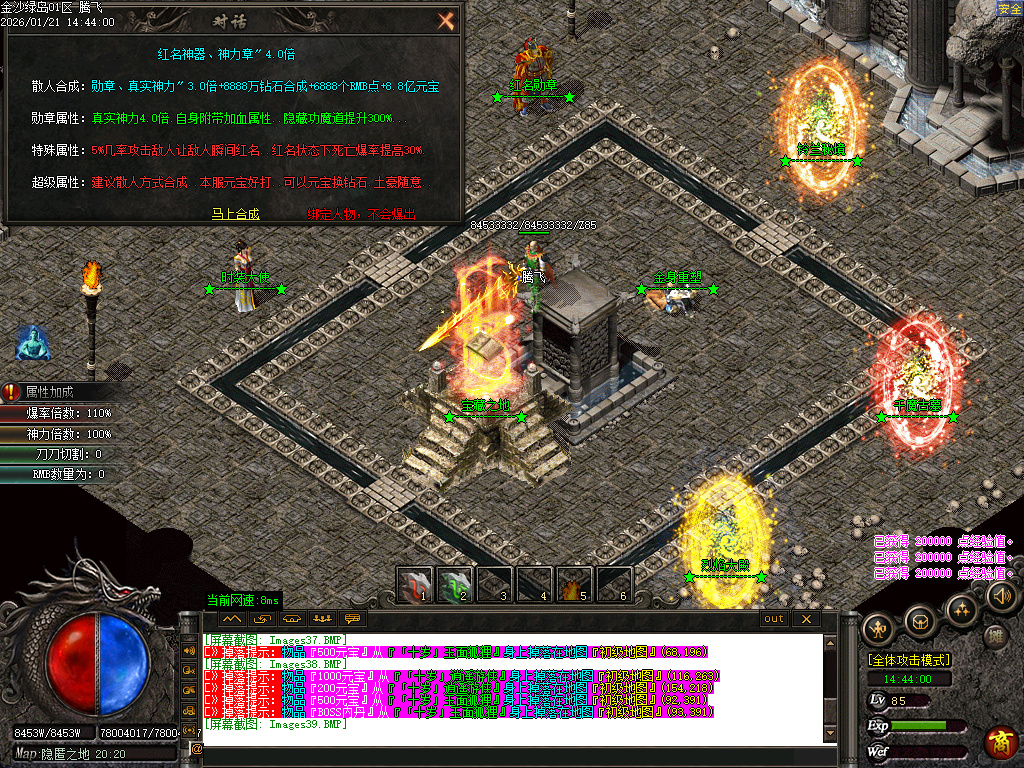The height and width of the screenshot is (768, 1024).
Task: Open the character panel icon
Action: (879, 628)
